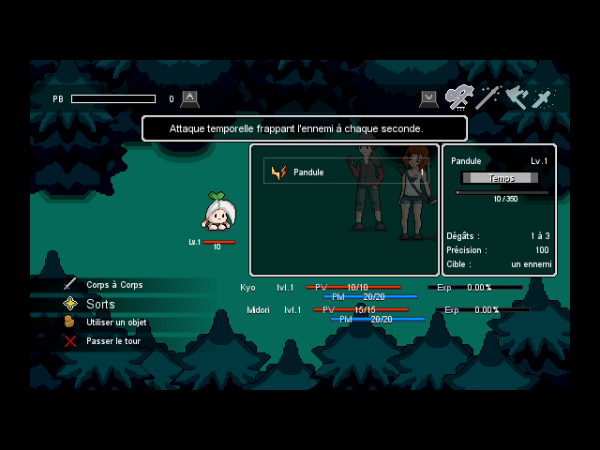Select the Pandule spell entry

pos(308,172)
